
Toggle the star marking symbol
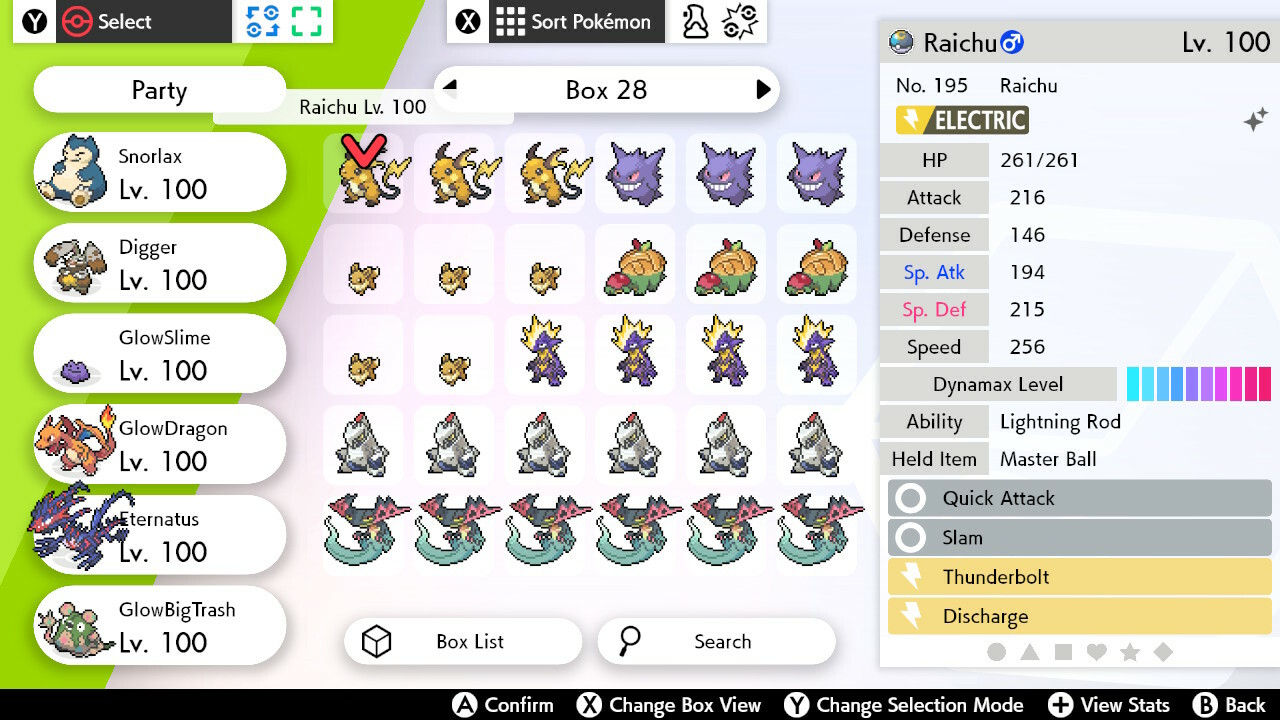pyautogui.click(x=1130, y=652)
